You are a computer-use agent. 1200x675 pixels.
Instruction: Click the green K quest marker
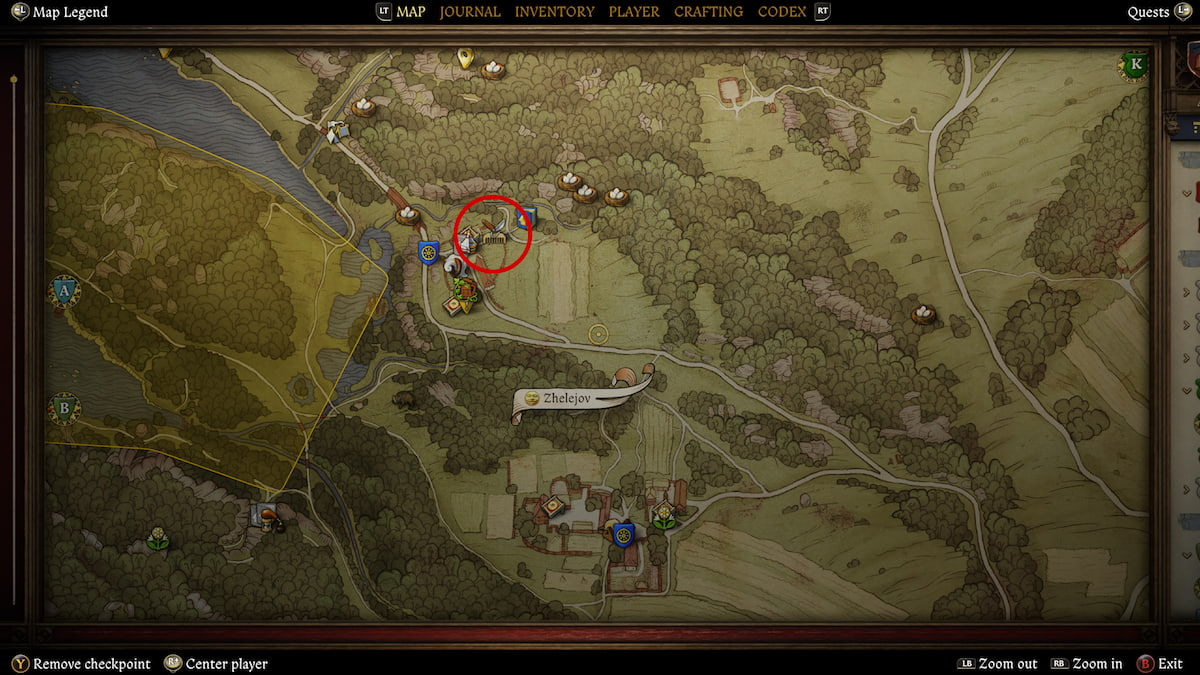tap(1135, 65)
